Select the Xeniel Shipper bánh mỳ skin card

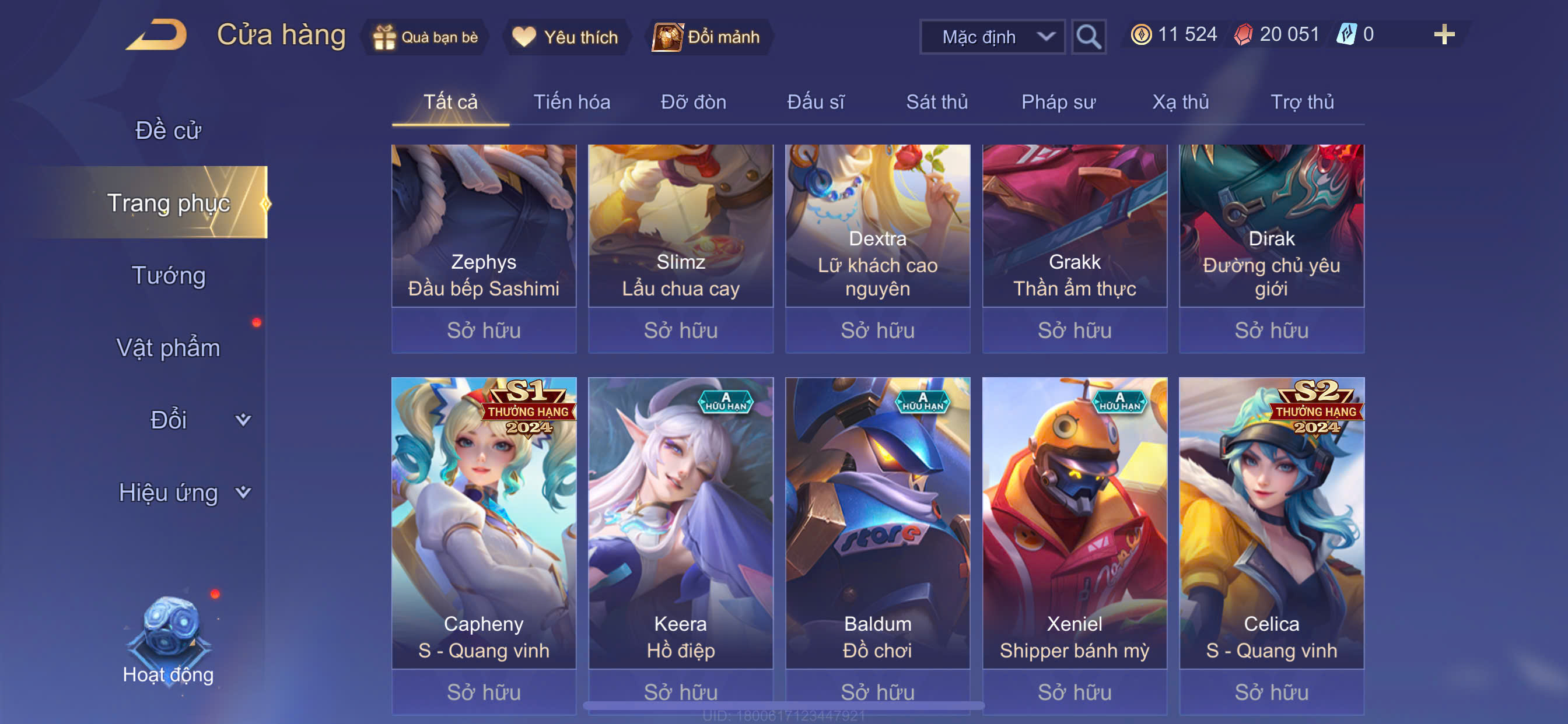pyautogui.click(x=1074, y=523)
